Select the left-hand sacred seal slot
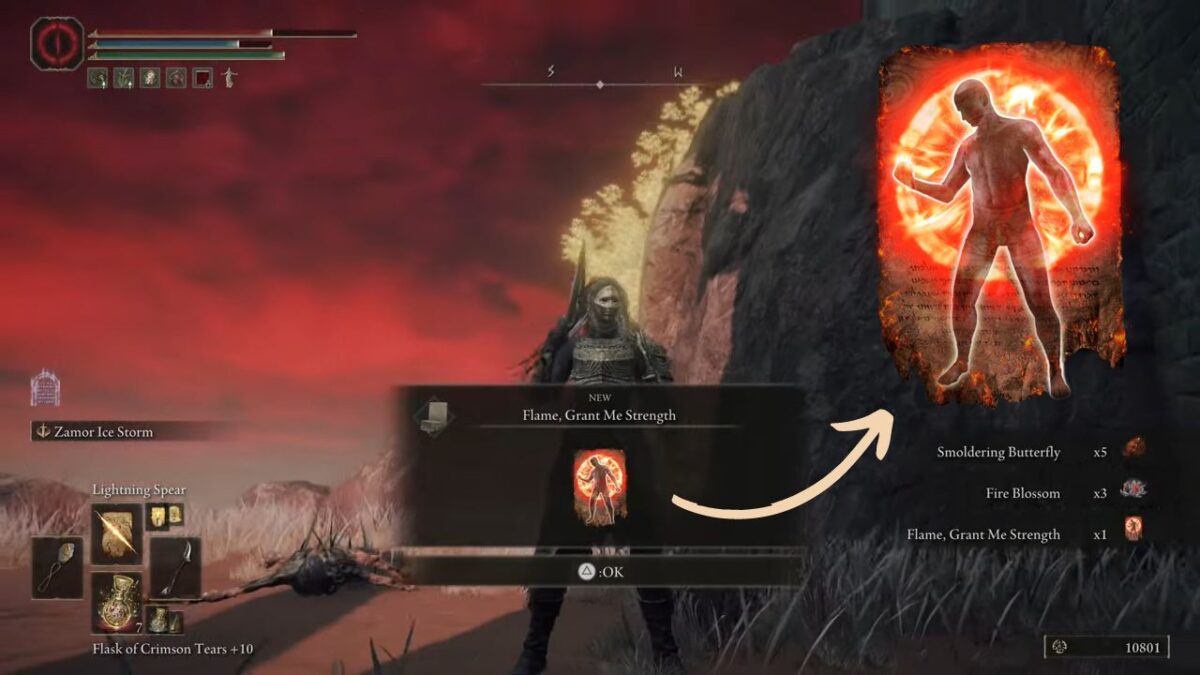 click(57, 567)
